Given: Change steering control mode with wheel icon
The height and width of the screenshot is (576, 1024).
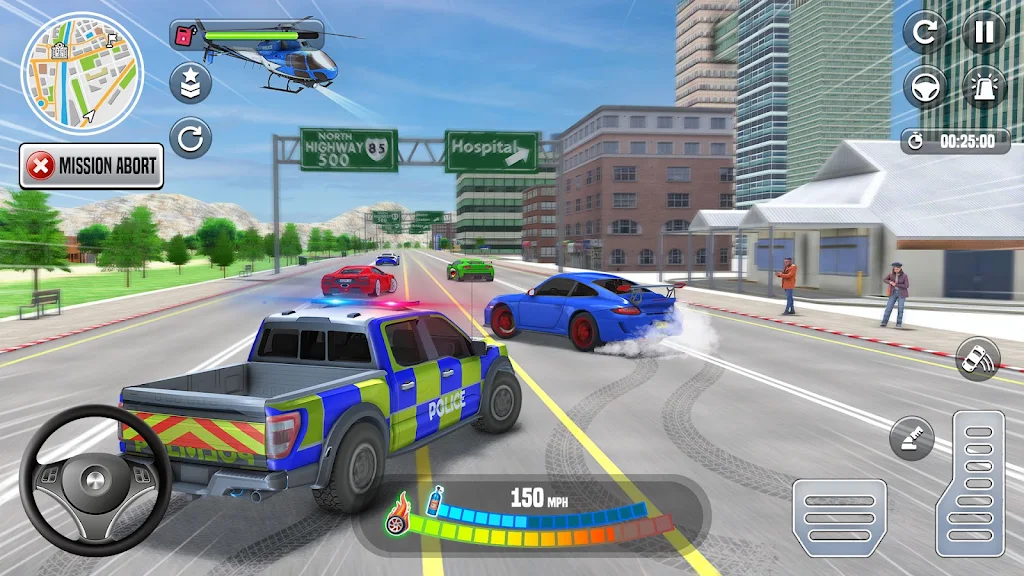Looking at the screenshot, I should [925, 87].
